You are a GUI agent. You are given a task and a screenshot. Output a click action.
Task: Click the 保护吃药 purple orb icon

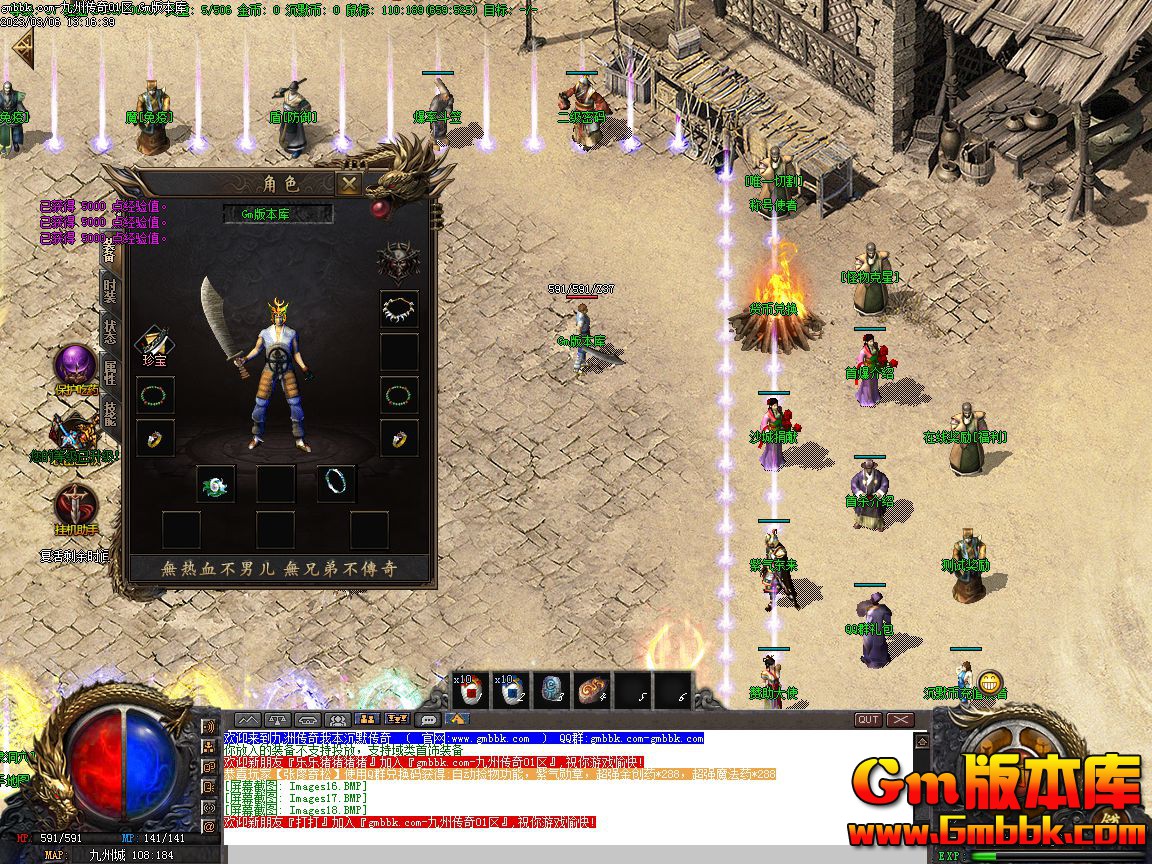coord(75,366)
